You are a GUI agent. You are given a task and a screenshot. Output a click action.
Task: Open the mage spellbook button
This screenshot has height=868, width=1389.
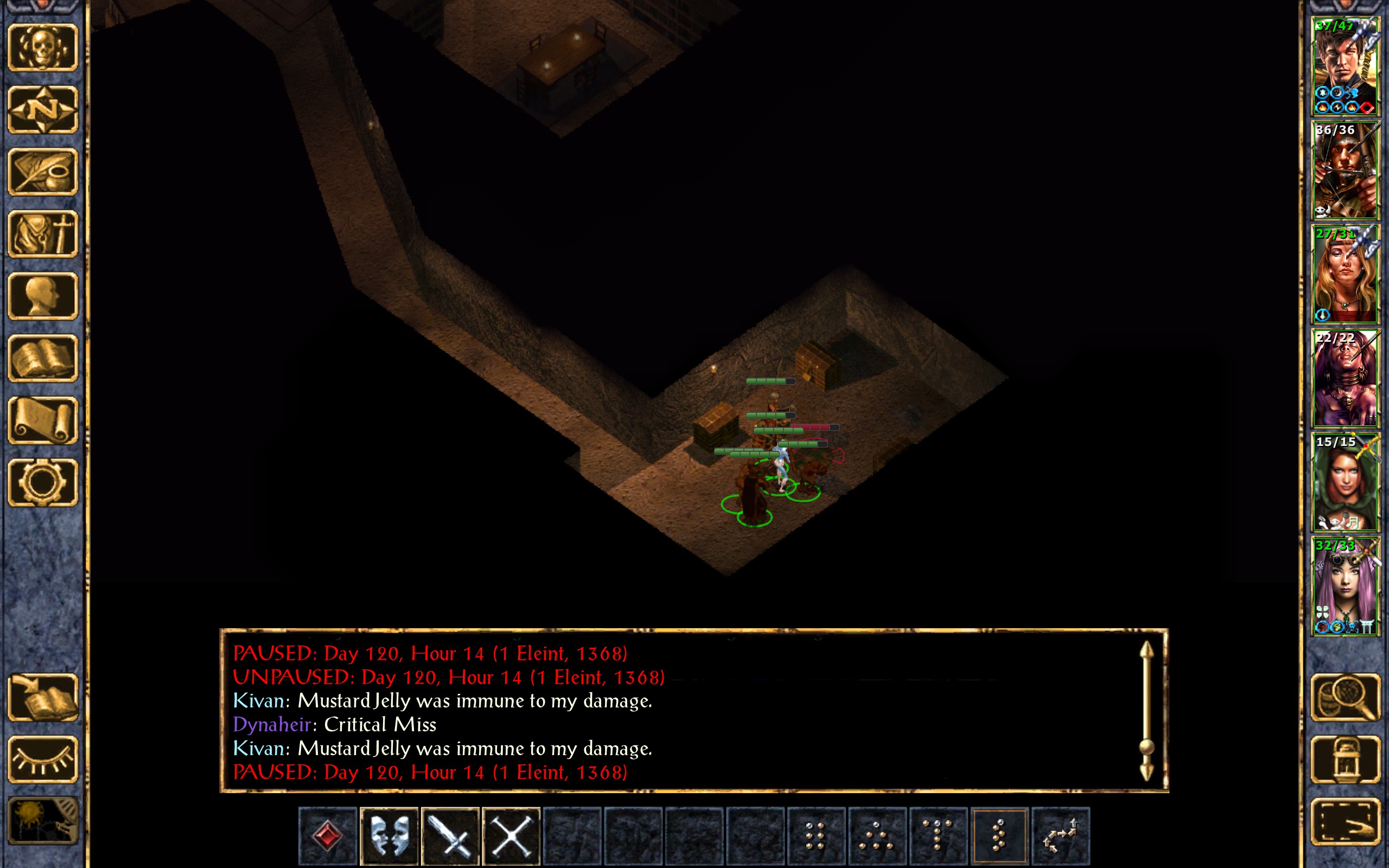point(43,358)
